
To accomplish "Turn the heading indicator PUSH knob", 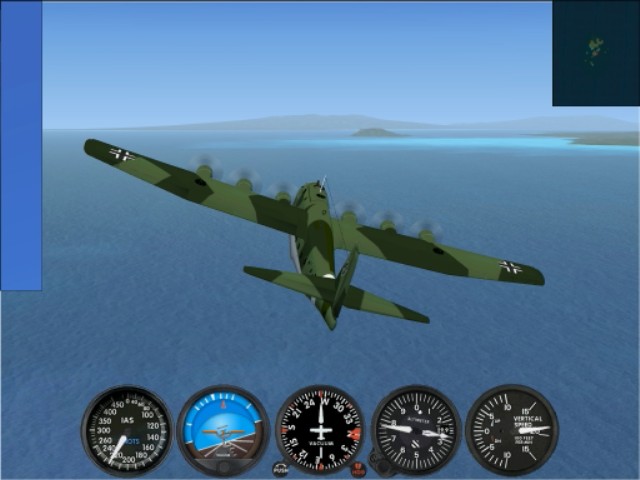I will [x=281, y=468].
